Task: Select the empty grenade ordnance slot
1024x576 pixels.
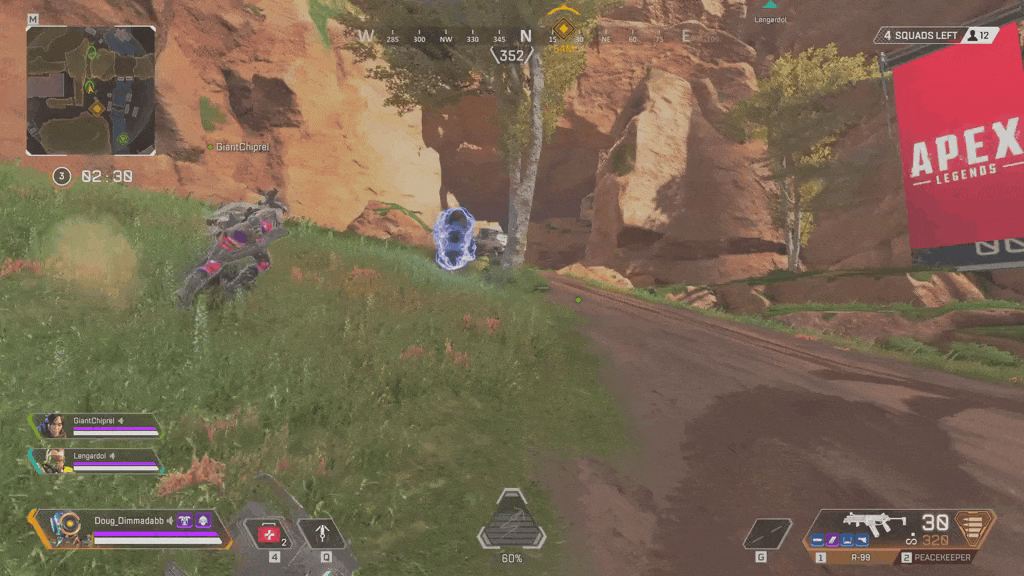Action: [768, 533]
